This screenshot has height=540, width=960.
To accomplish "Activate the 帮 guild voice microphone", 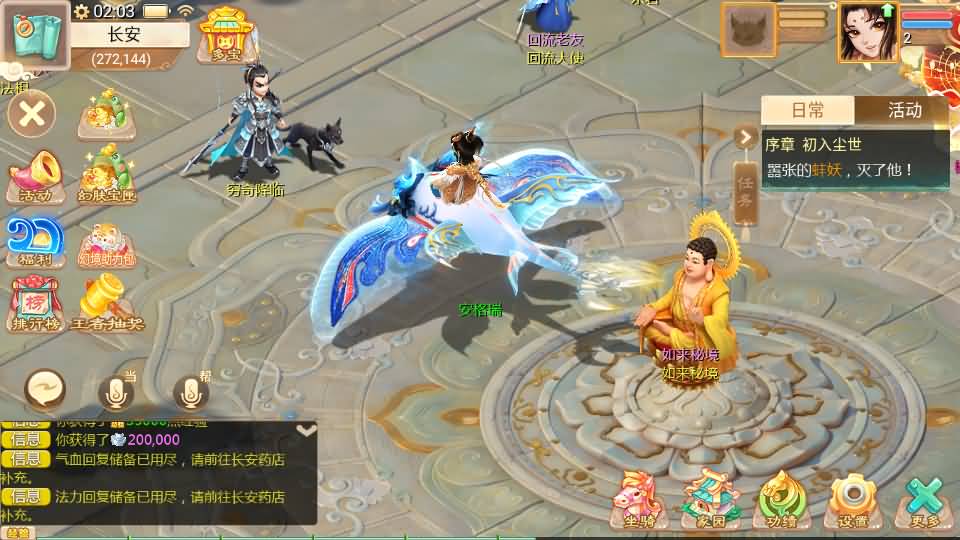I will (191, 394).
